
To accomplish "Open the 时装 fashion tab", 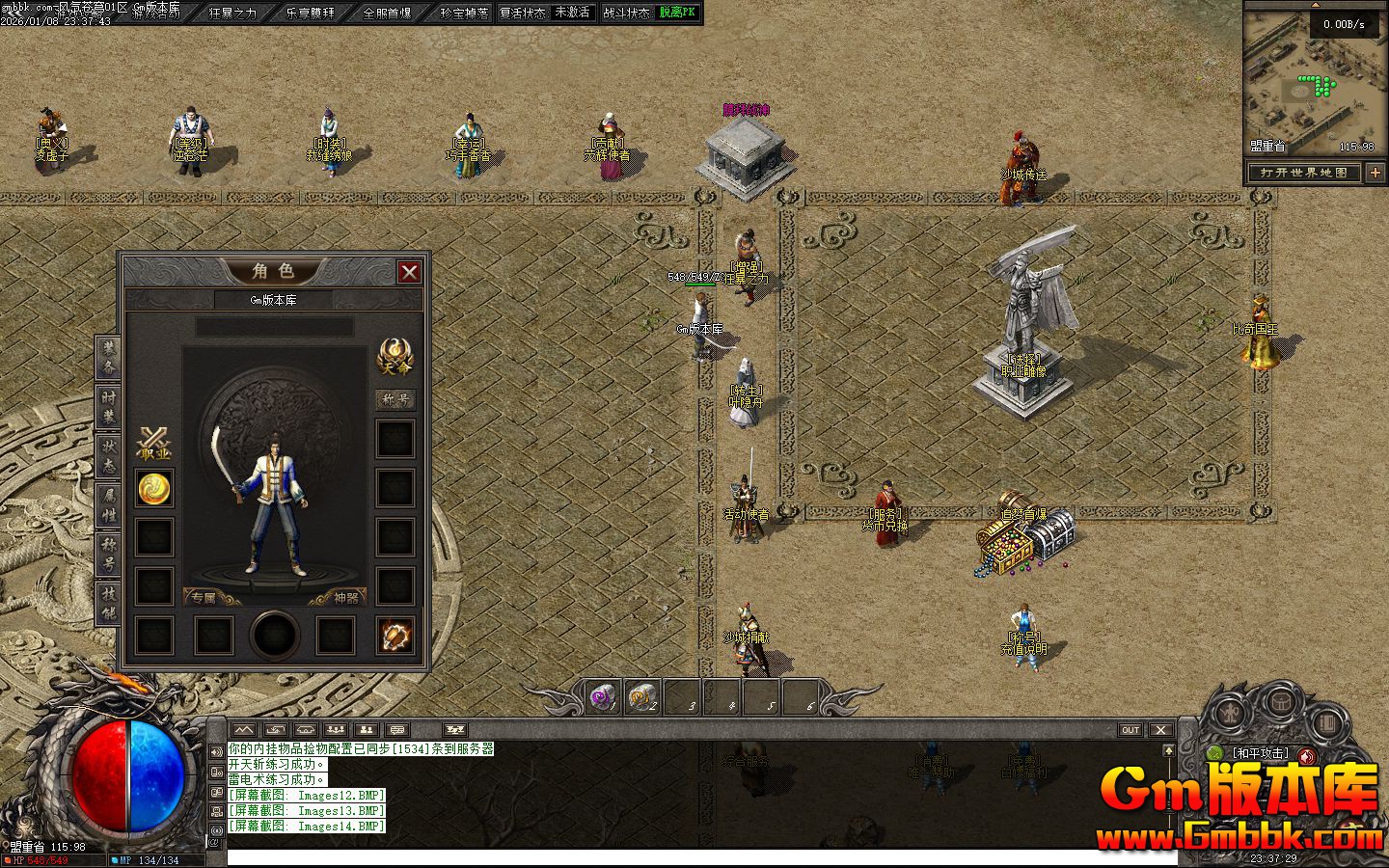I will point(108,407).
